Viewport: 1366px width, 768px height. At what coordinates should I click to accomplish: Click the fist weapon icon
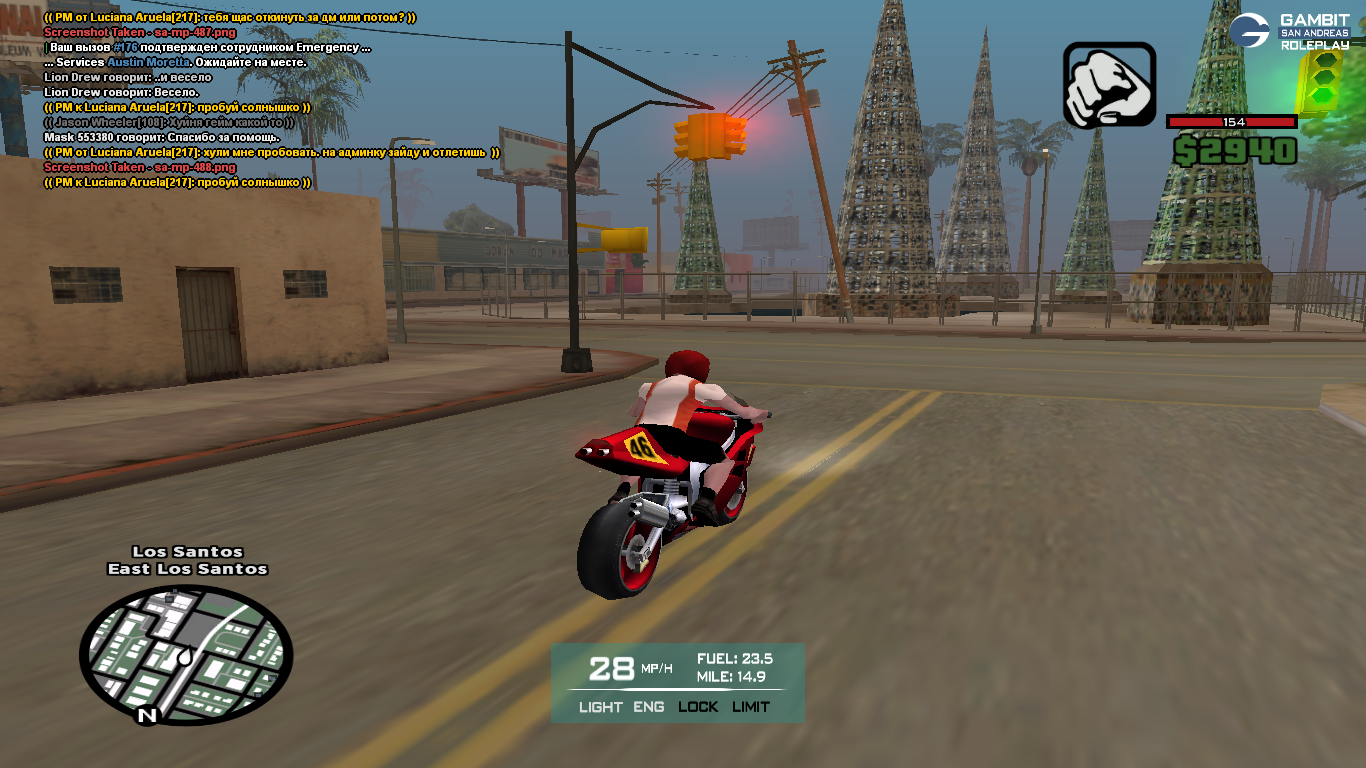point(1109,85)
